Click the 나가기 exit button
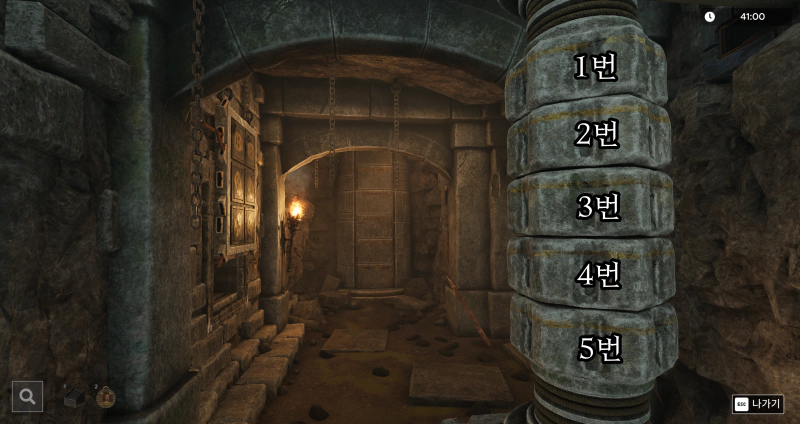 [x=758, y=404]
